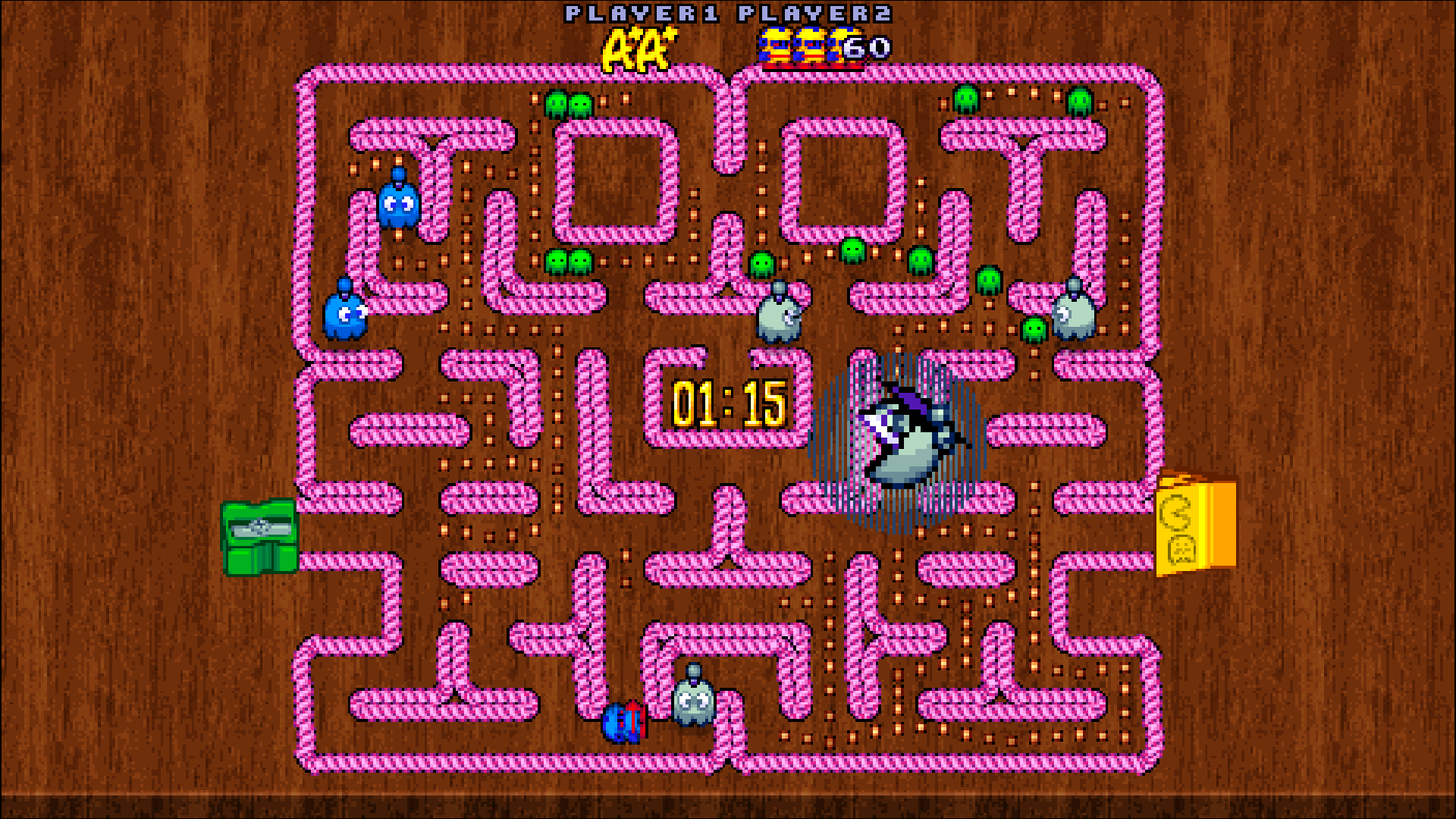
Task: Click the blue ghost on the far left side
Action: tap(345, 315)
